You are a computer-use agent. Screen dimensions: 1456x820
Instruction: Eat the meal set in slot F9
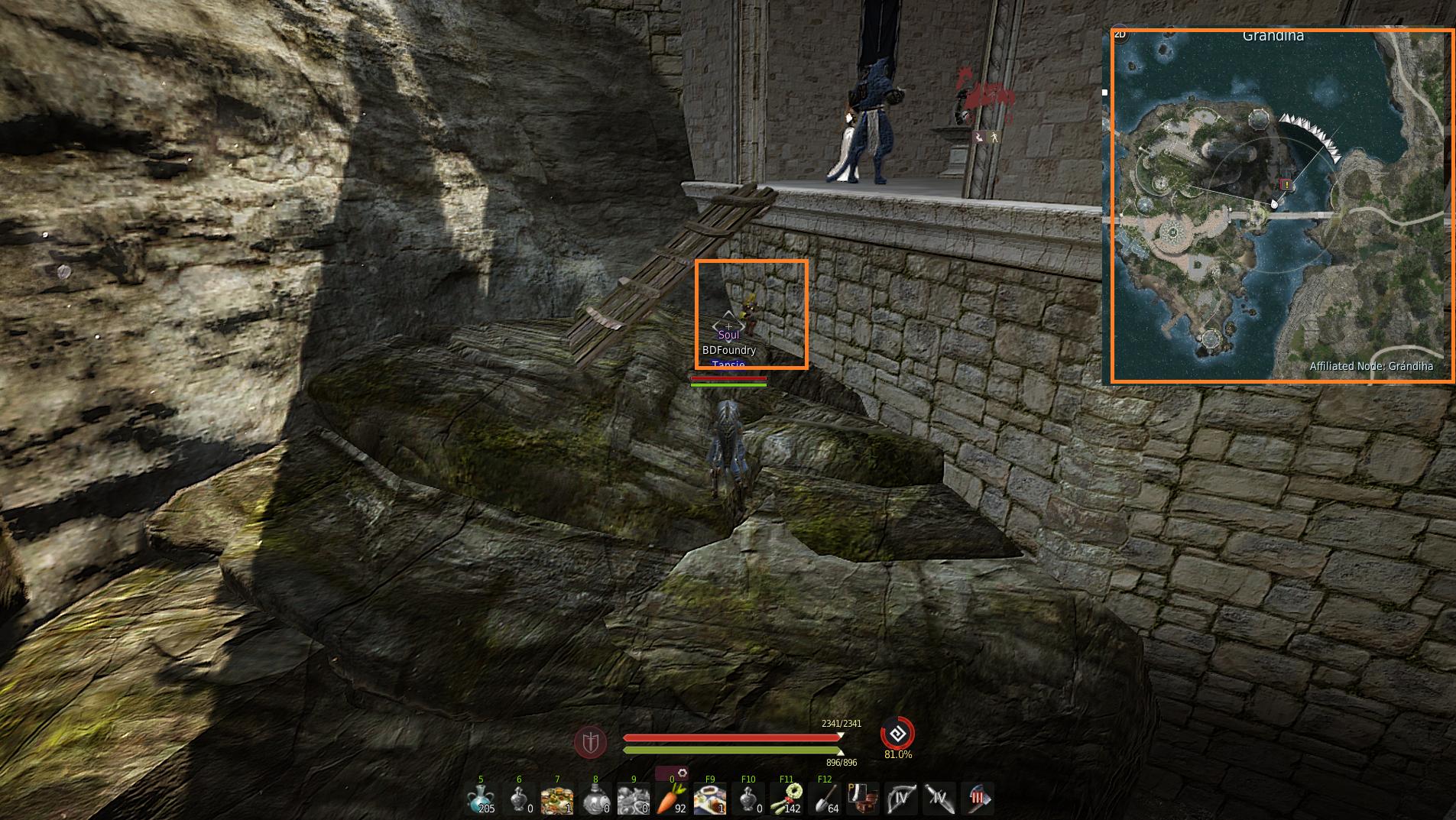pos(710,799)
